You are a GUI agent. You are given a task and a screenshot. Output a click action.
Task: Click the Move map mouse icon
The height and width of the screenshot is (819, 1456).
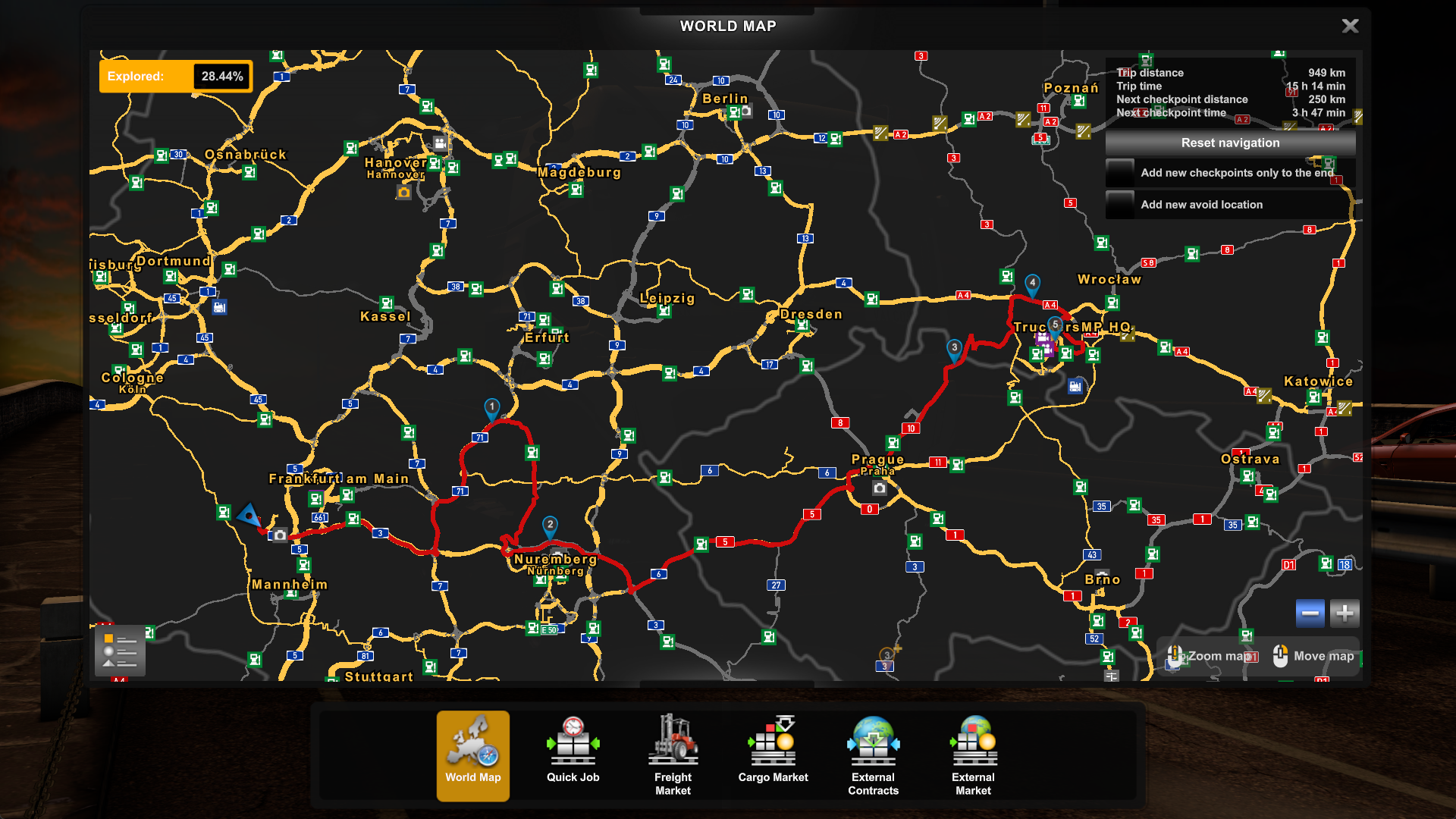1280,656
